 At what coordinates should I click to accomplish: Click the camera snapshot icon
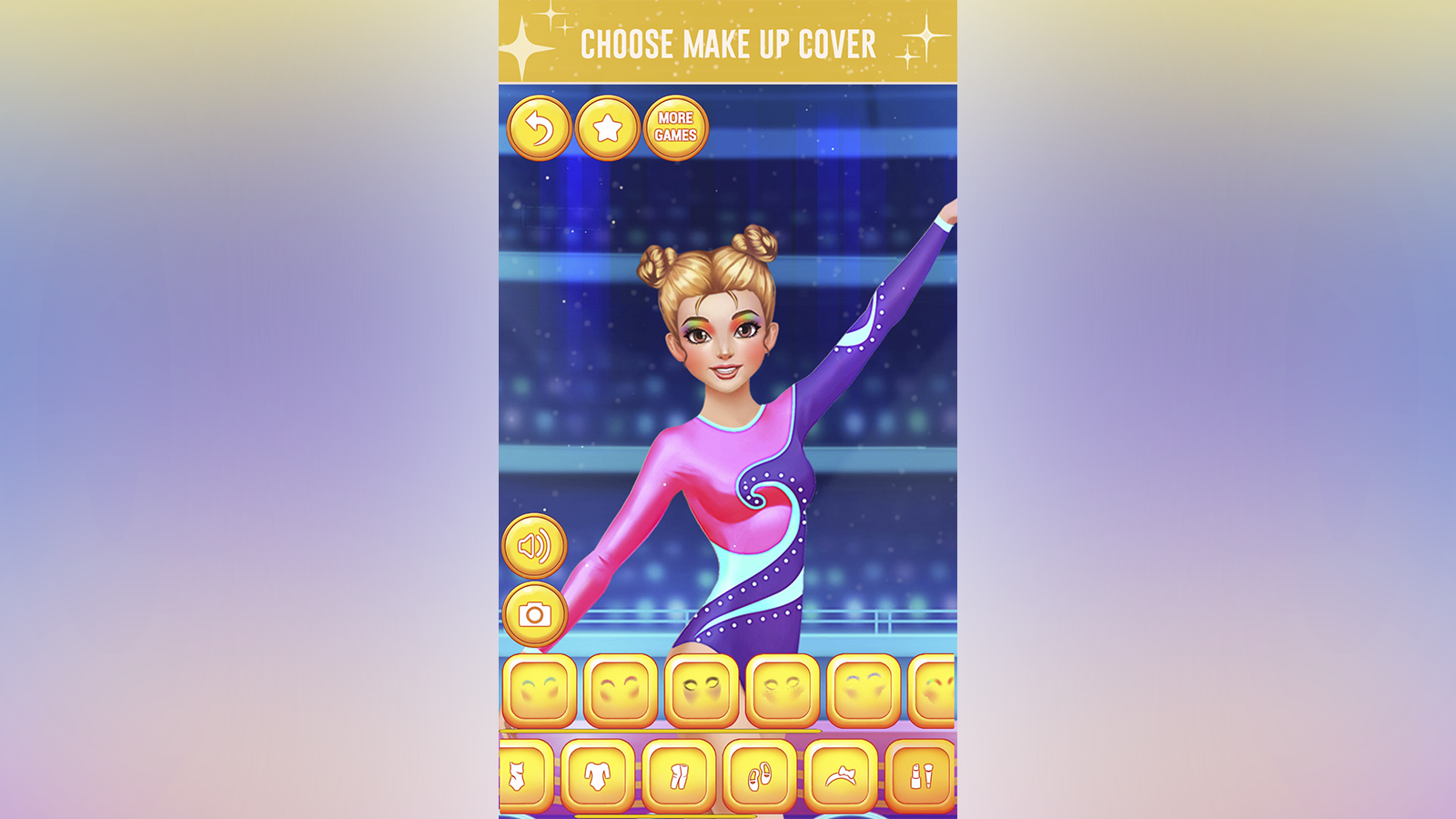(535, 617)
